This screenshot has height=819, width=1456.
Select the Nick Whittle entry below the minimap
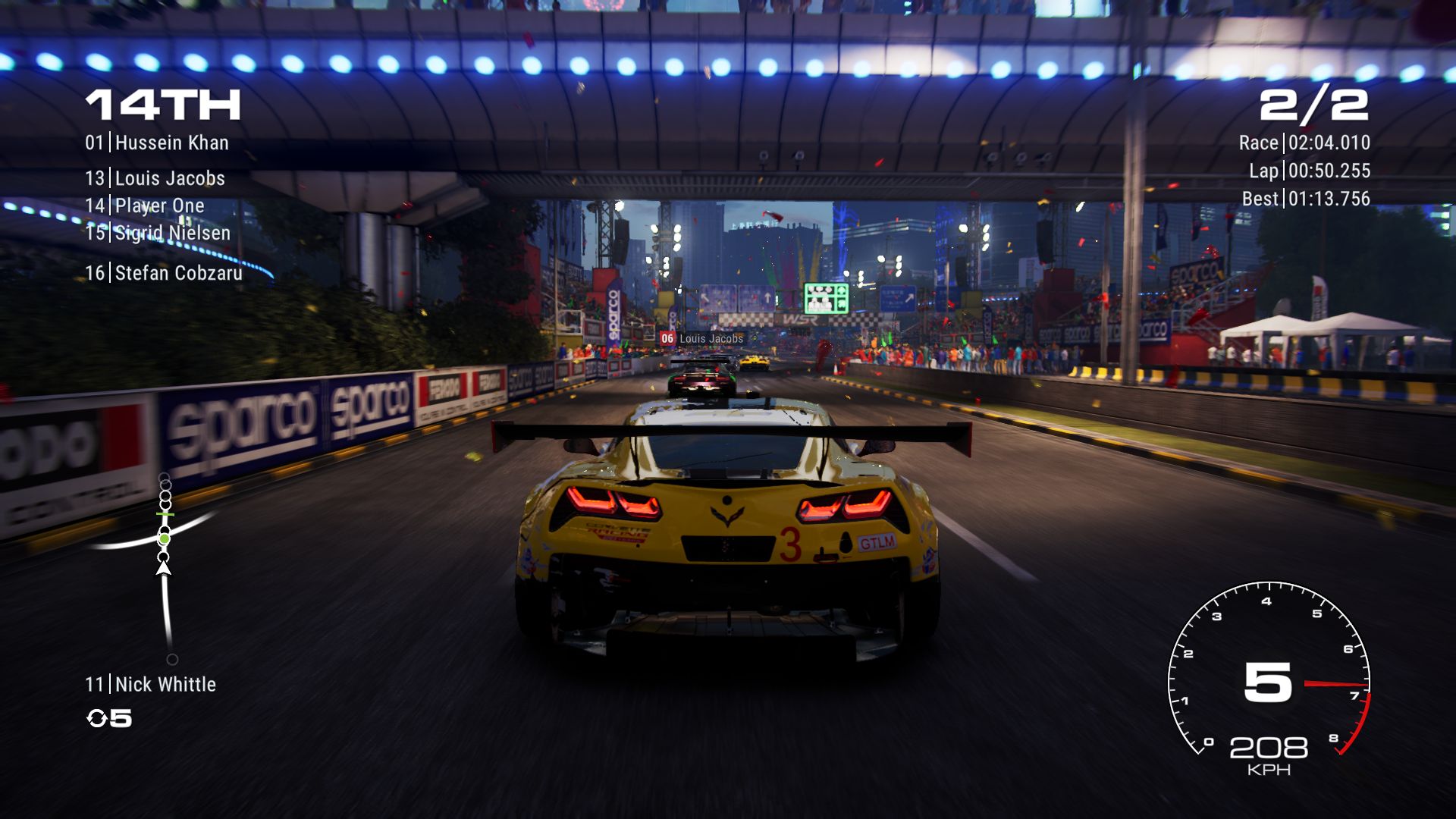coord(151,684)
